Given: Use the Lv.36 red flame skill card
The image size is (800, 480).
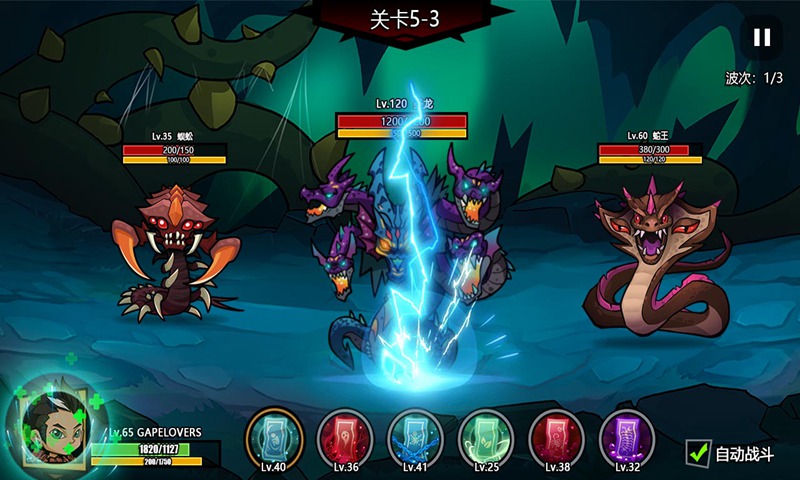Looking at the screenshot, I should pos(345,436).
